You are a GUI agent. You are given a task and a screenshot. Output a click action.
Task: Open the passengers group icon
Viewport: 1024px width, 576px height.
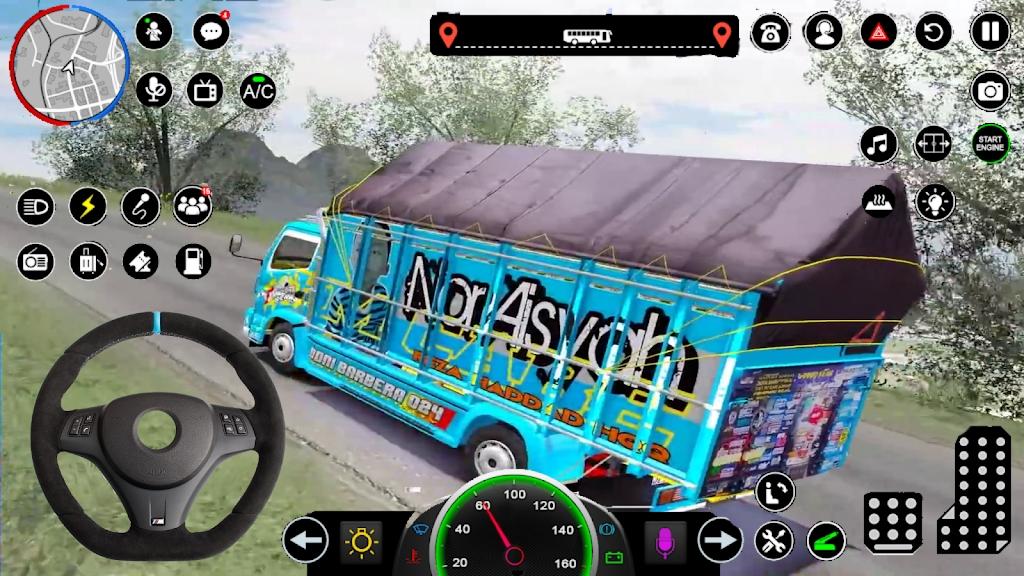192,206
